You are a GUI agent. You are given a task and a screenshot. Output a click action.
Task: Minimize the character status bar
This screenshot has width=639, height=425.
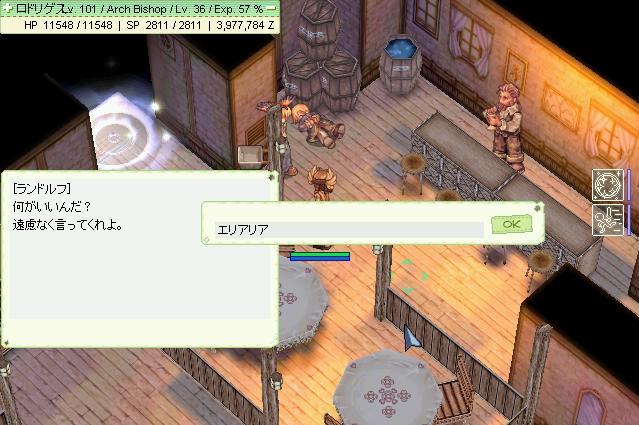271,7
